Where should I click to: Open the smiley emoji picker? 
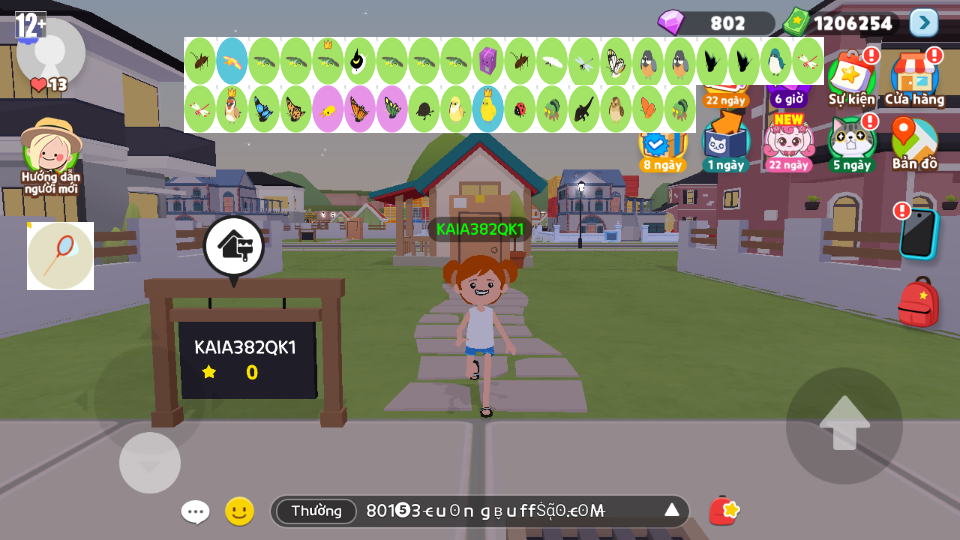[239, 512]
